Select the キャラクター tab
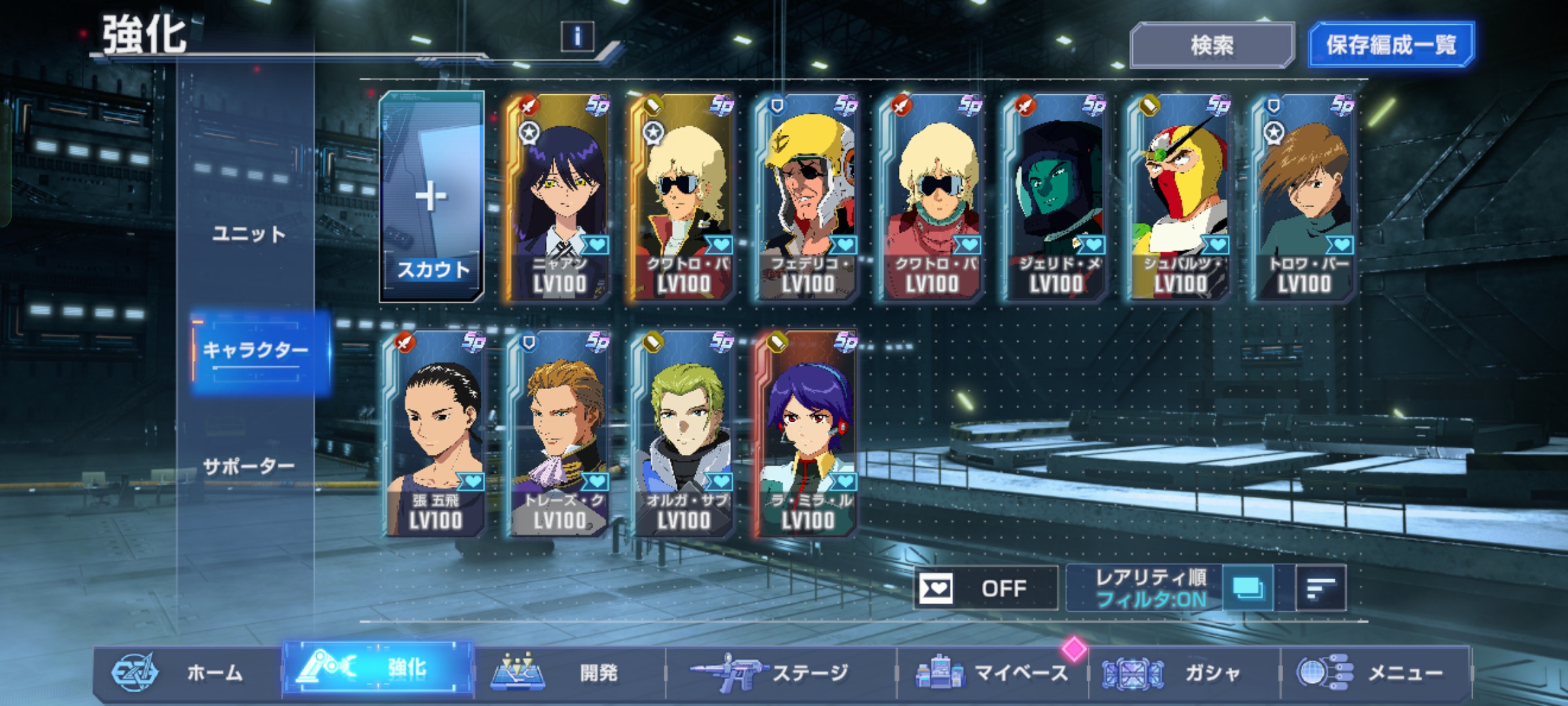The width and height of the screenshot is (1568, 706). (256, 351)
